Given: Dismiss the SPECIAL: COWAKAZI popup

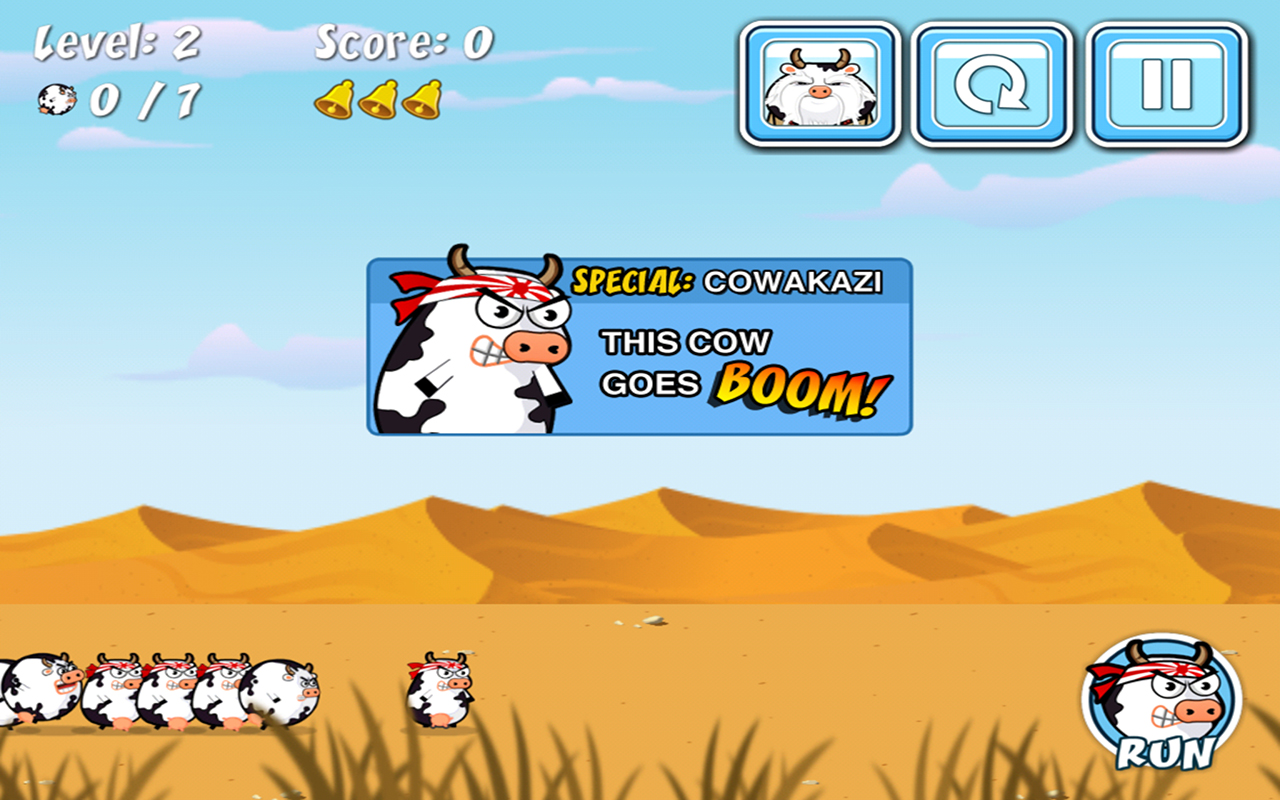Looking at the screenshot, I should 640,345.
